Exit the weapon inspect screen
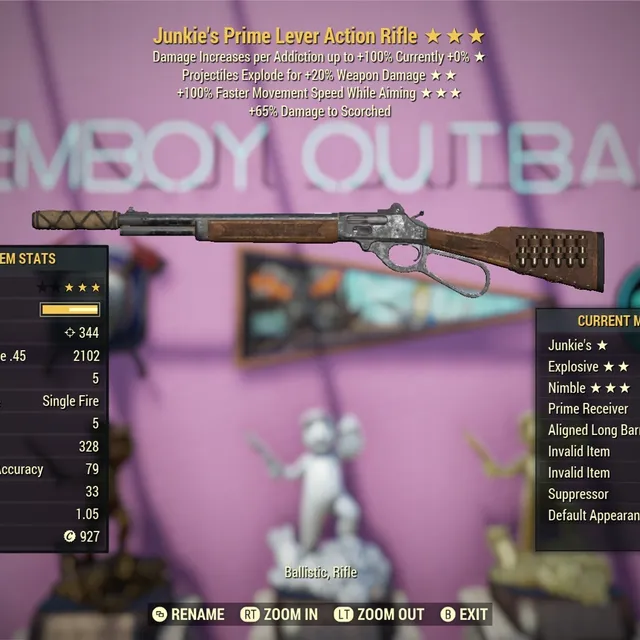 [x=464, y=614]
